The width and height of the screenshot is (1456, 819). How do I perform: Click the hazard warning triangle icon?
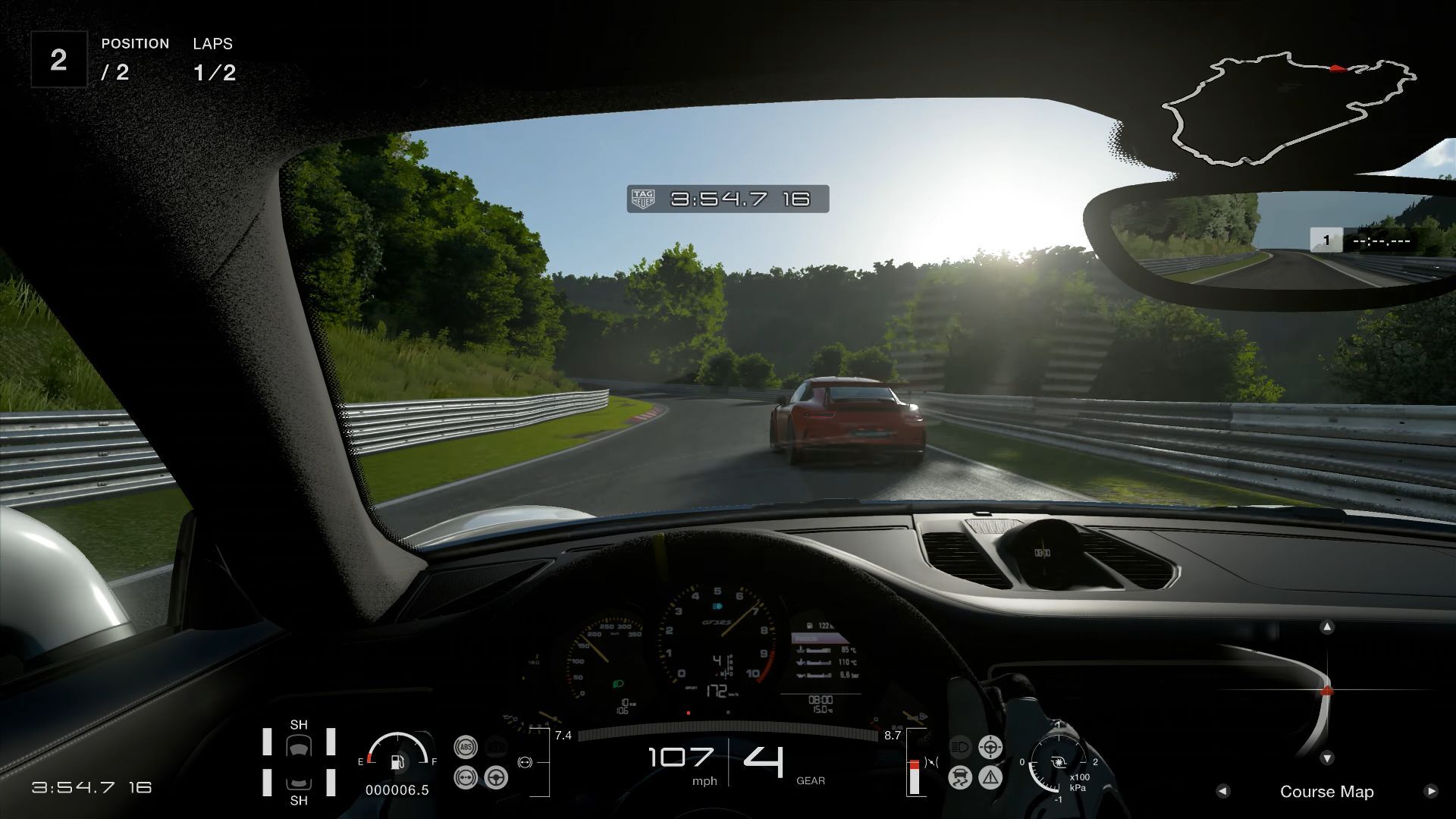pyautogui.click(x=990, y=777)
